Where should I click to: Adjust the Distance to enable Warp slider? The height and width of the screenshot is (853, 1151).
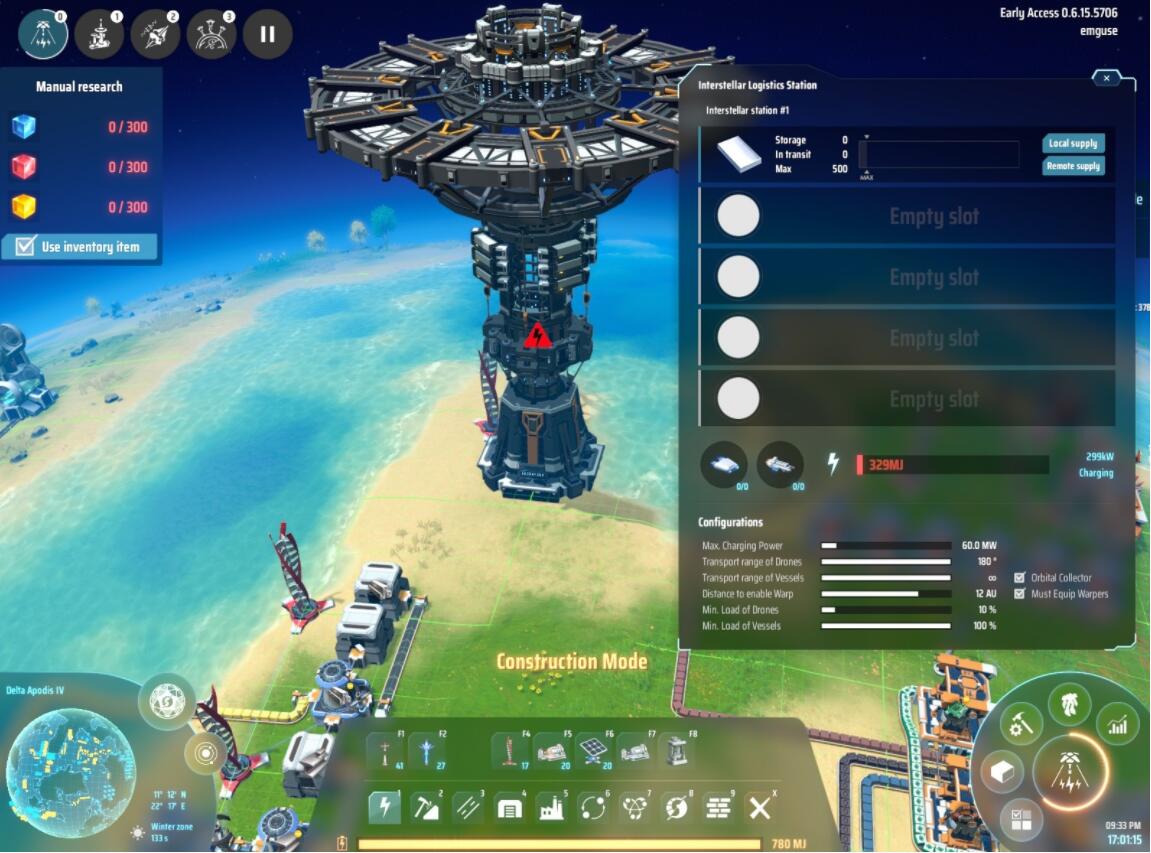tap(885, 594)
